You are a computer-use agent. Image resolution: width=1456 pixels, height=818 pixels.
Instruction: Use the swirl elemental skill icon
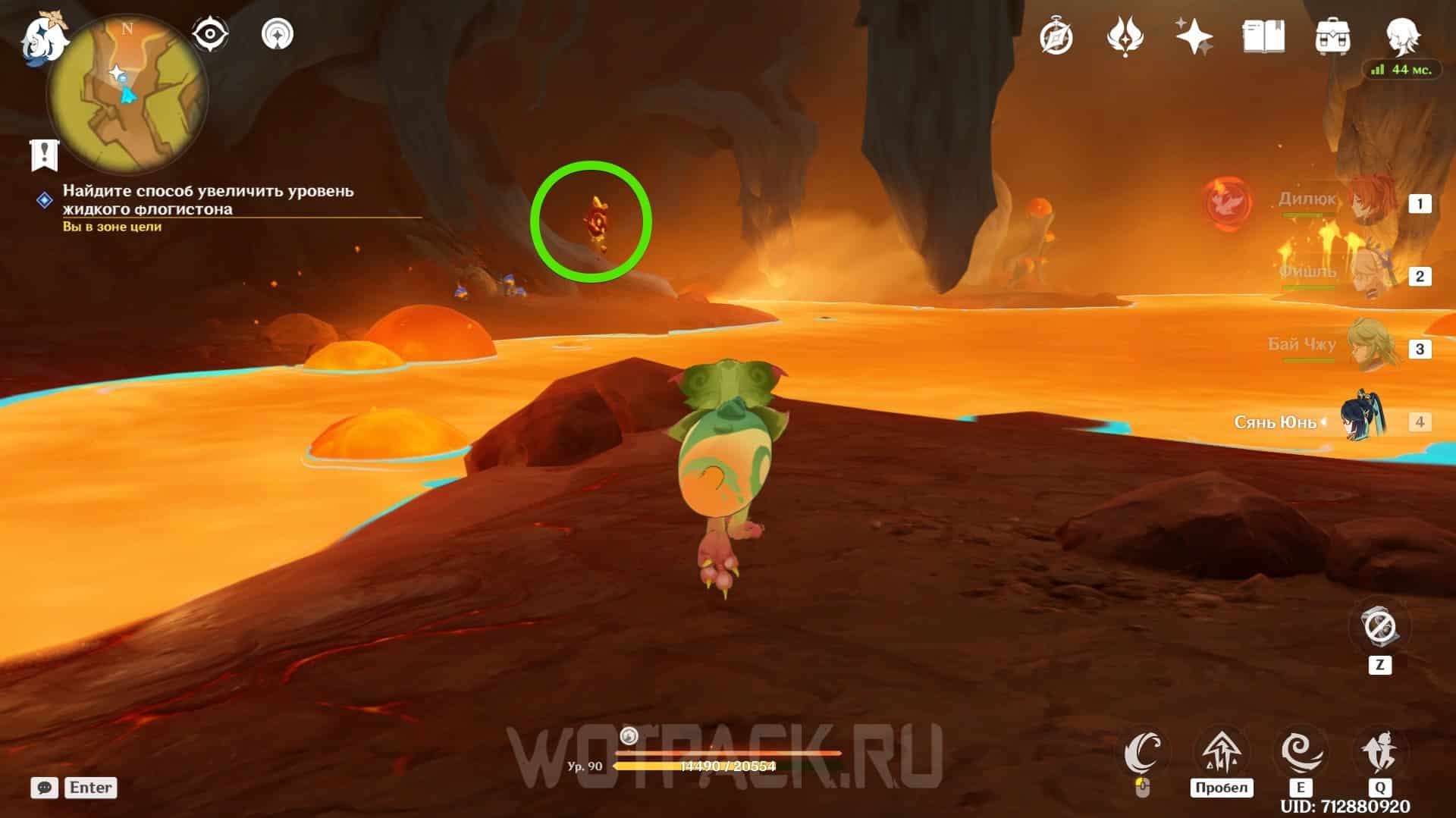1301,753
